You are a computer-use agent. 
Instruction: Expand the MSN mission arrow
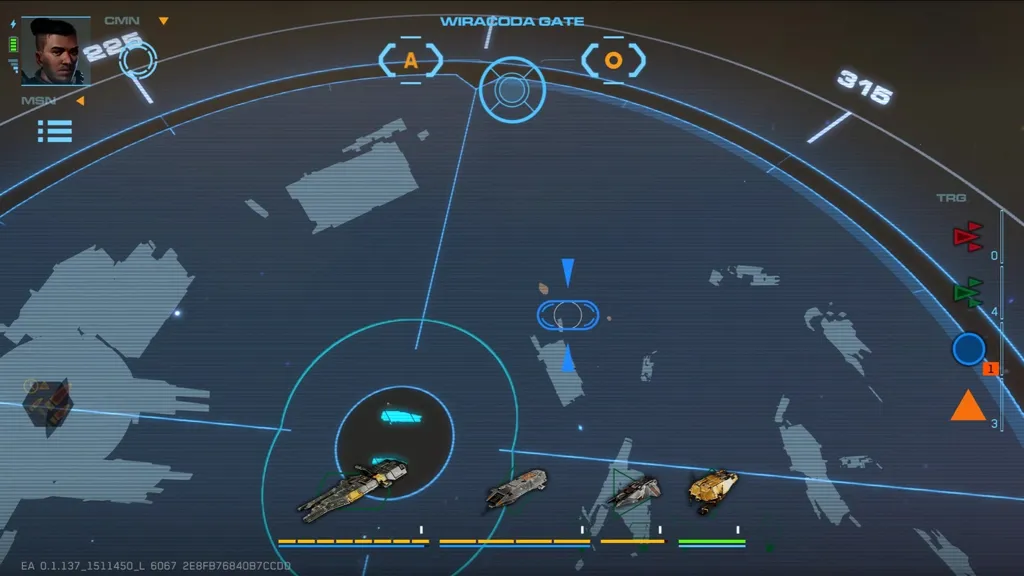click(x=80, y=100)
